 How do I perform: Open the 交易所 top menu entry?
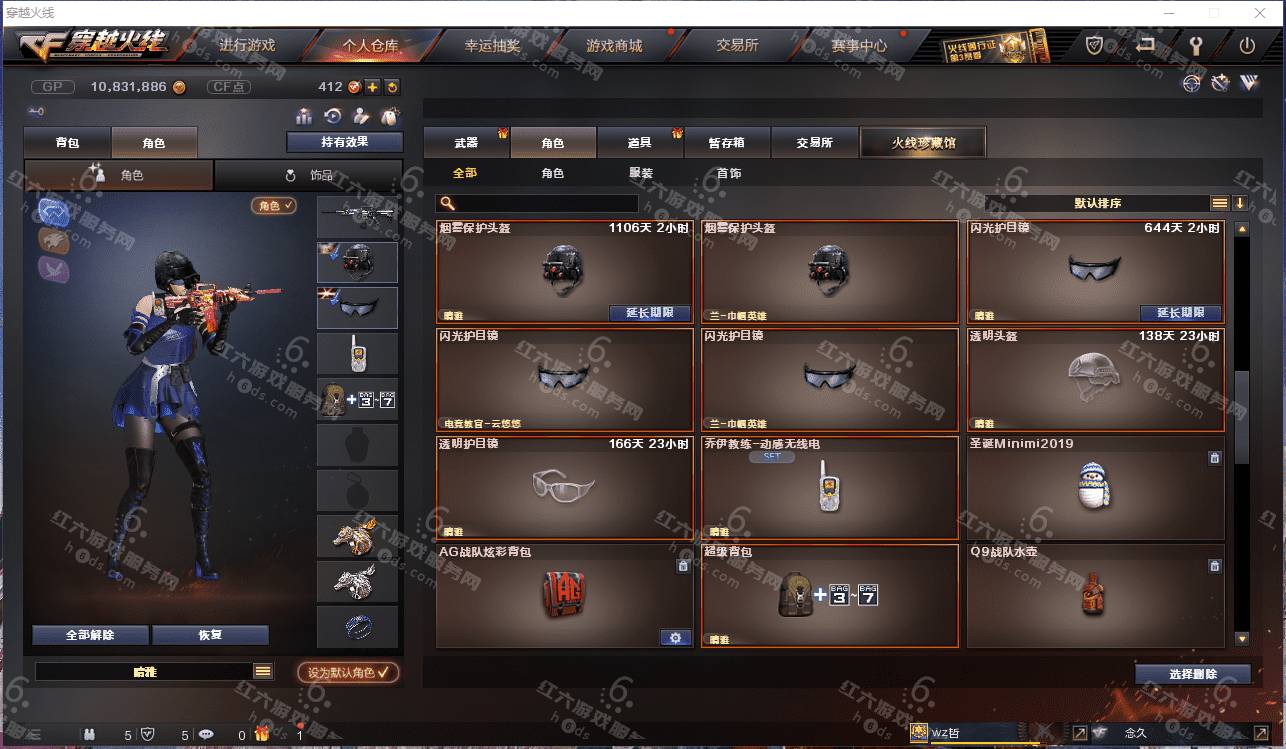pyautogui.click(x=737, y=45)
